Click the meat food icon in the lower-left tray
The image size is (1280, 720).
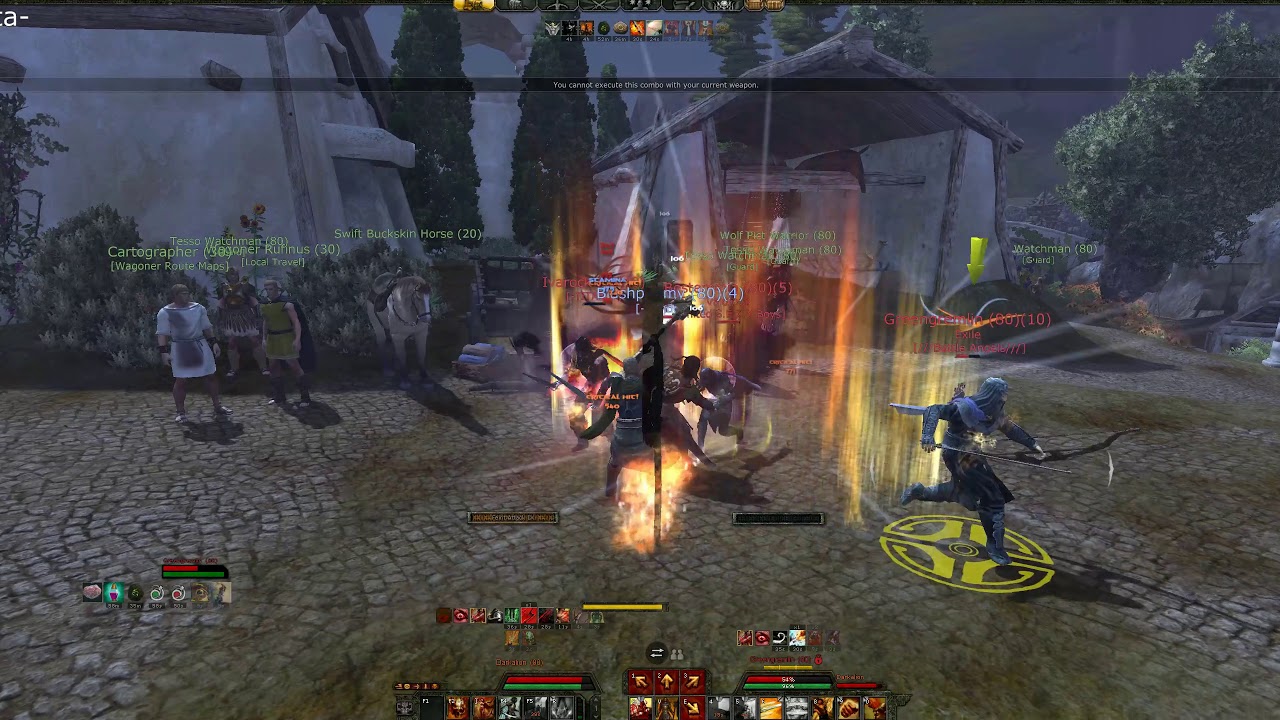click(92, 592)
